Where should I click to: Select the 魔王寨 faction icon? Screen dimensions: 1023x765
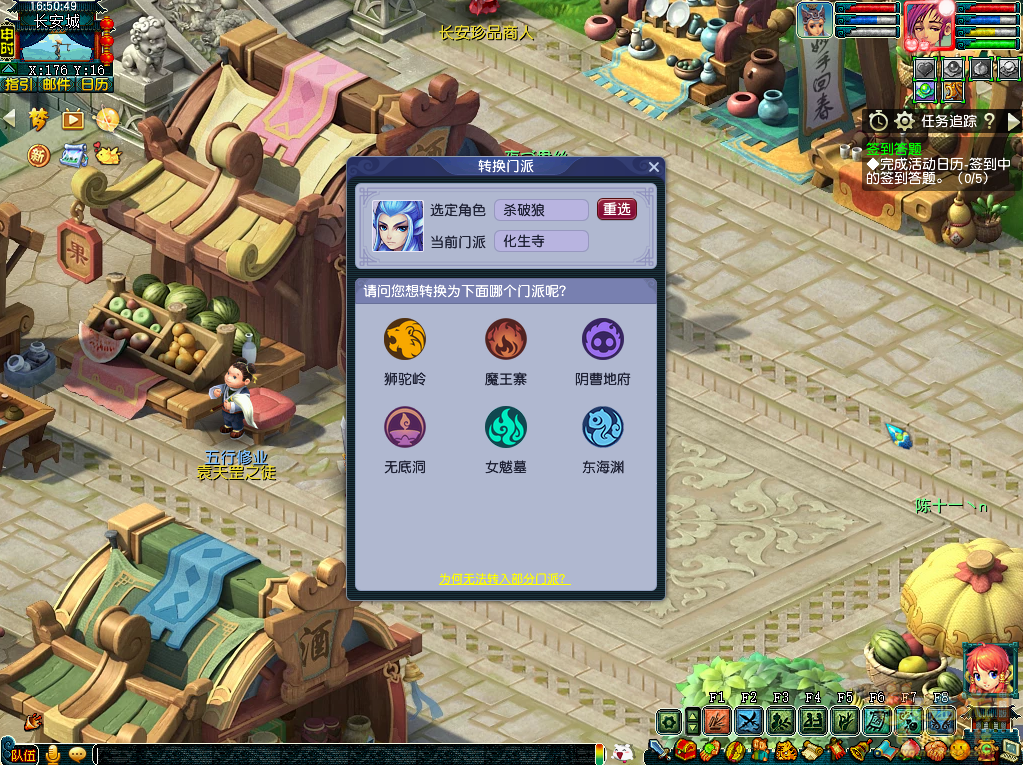pyautogui.click(x=505, y=340)
